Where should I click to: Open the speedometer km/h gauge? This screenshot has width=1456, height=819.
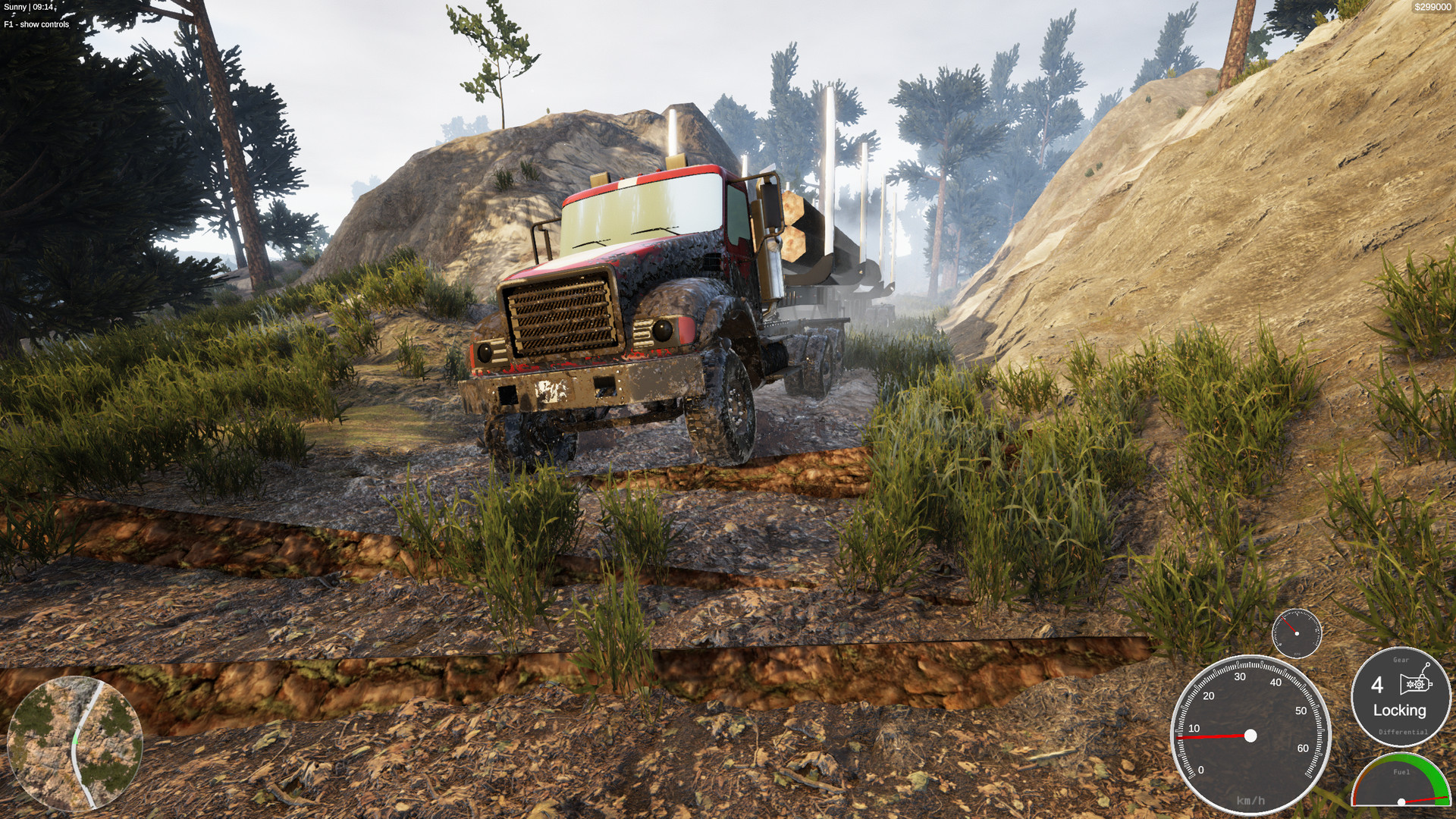tap(1250, 736)
